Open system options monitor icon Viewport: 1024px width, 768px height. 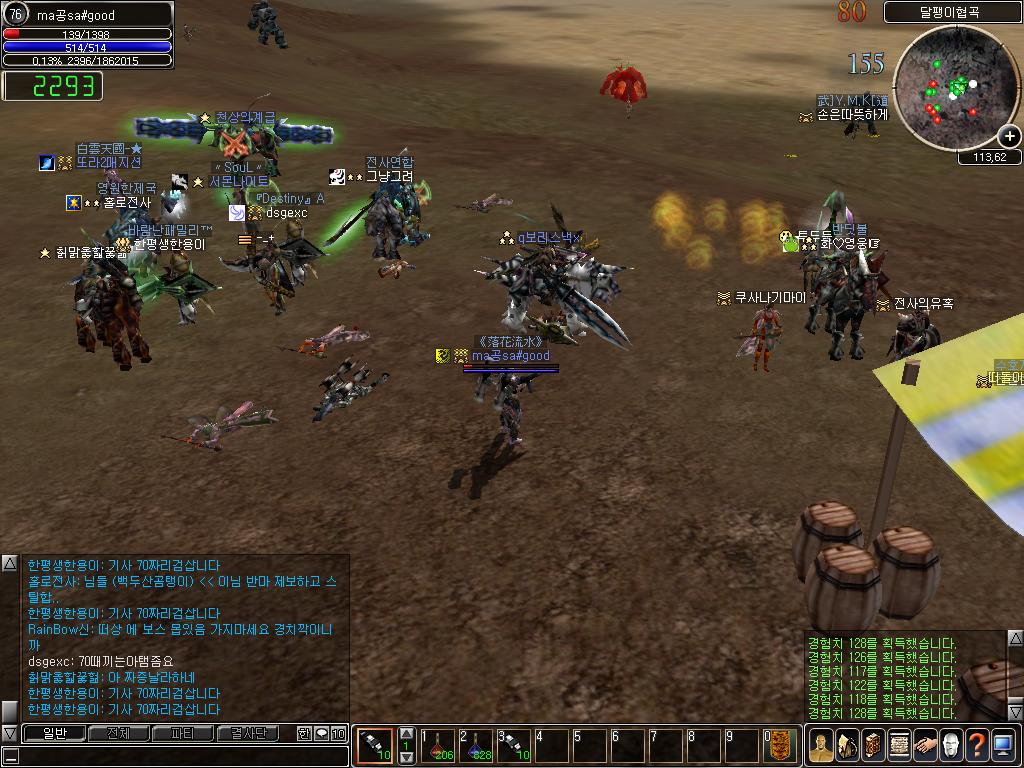pos(1003,745)
